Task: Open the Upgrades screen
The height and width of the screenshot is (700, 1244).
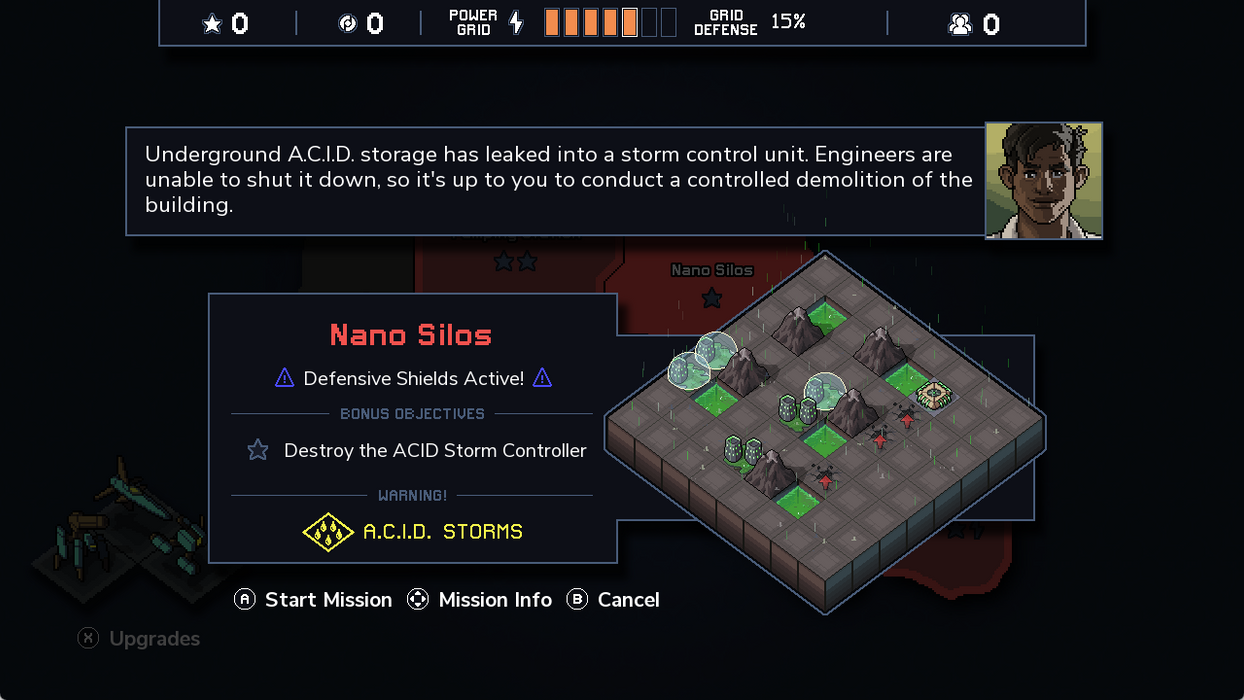Action: pyautogui.click(x=140, y=639)
